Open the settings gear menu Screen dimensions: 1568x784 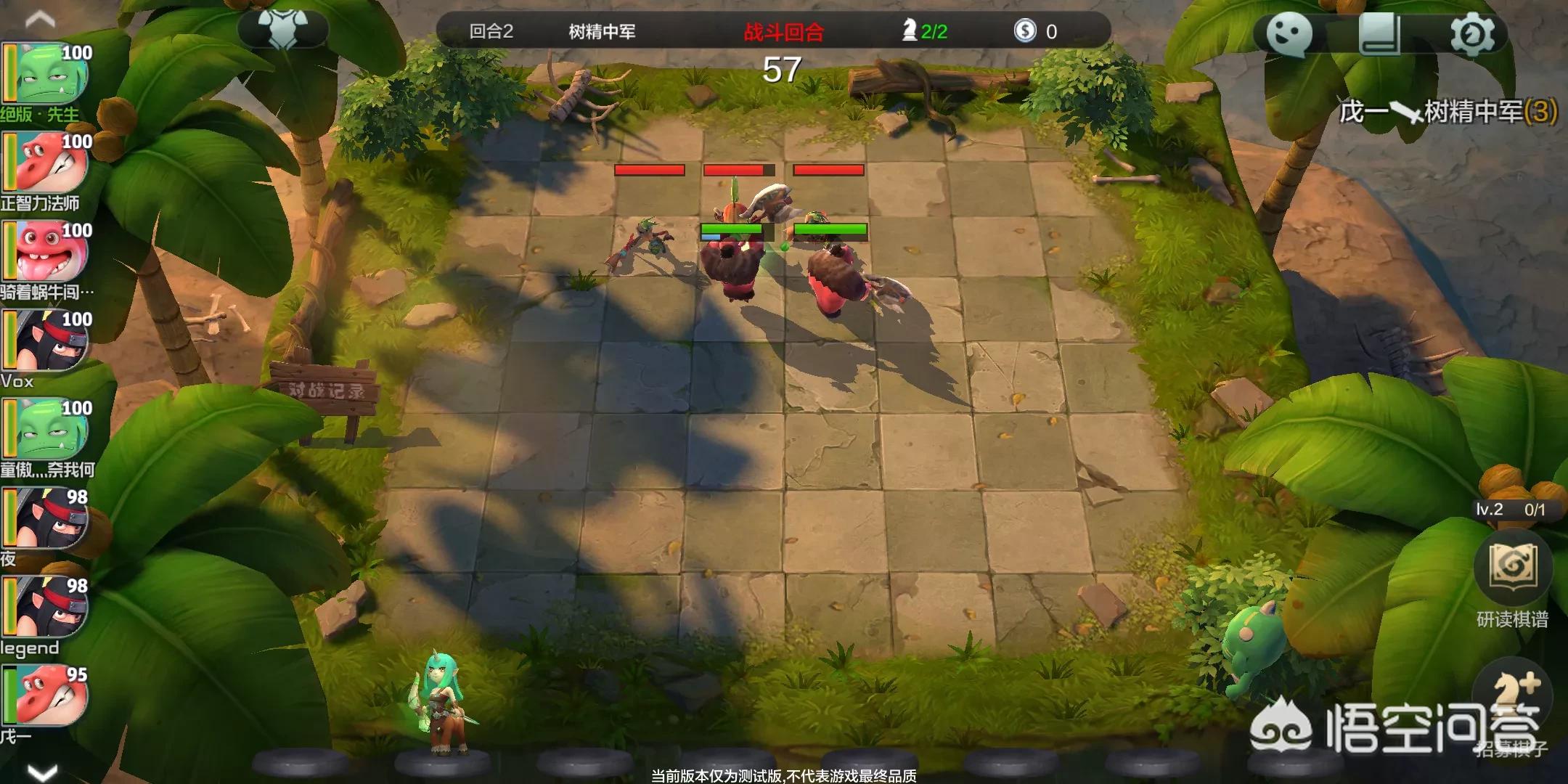pyautogui.click(x=1471, y=33)
